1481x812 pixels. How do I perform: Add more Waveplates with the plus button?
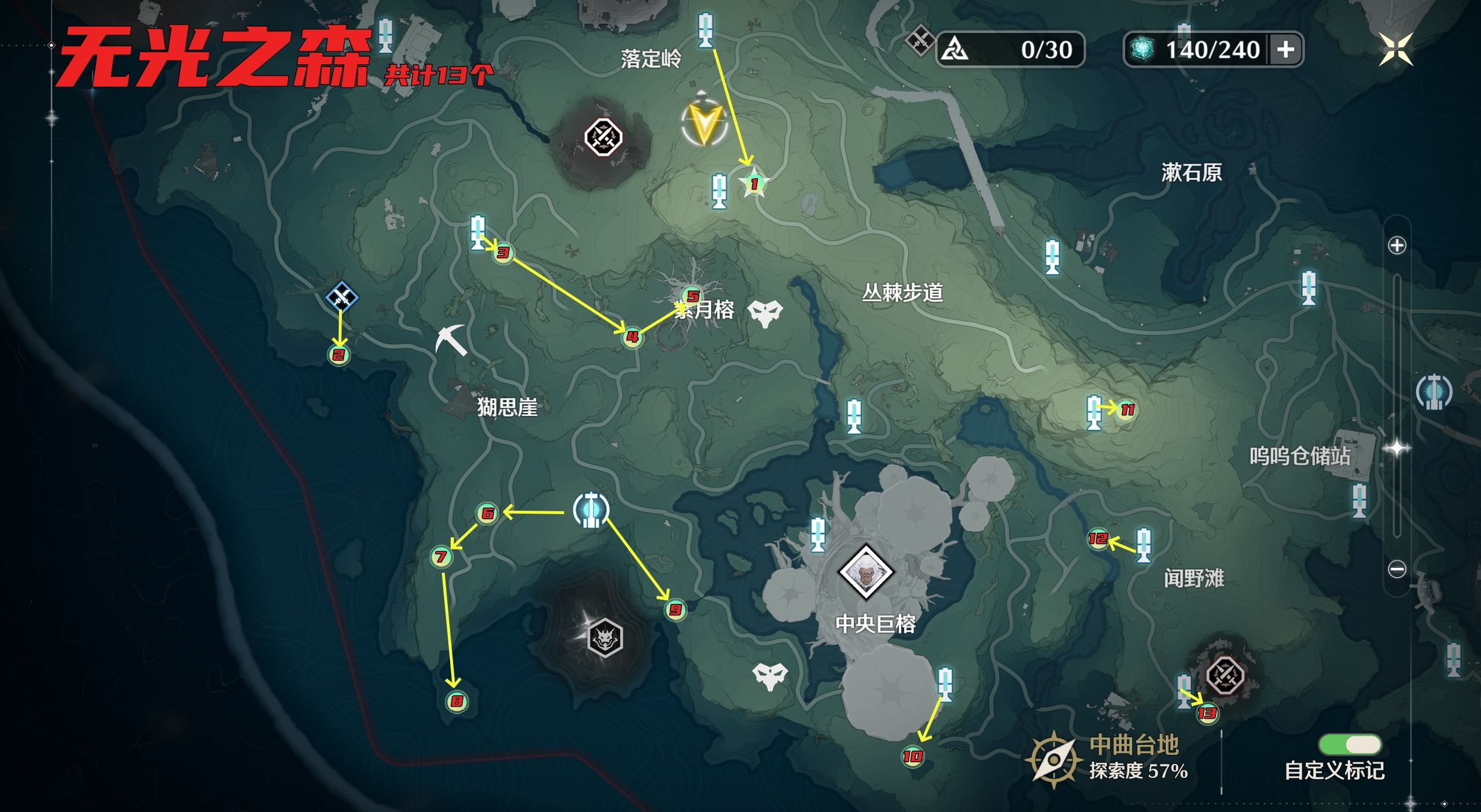click(1285, 50)
